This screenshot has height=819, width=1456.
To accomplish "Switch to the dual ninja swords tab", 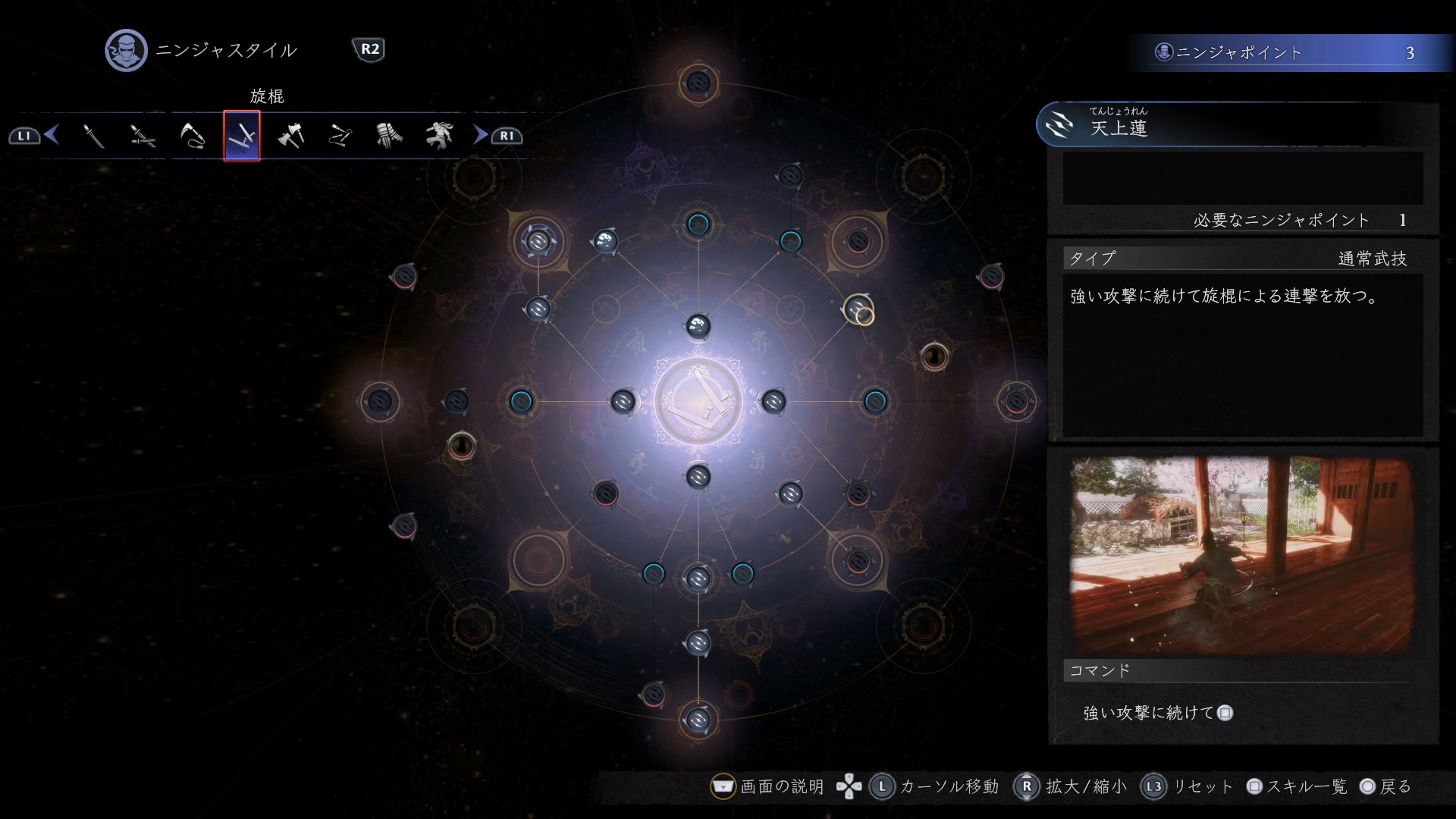I will coord(143,136).
